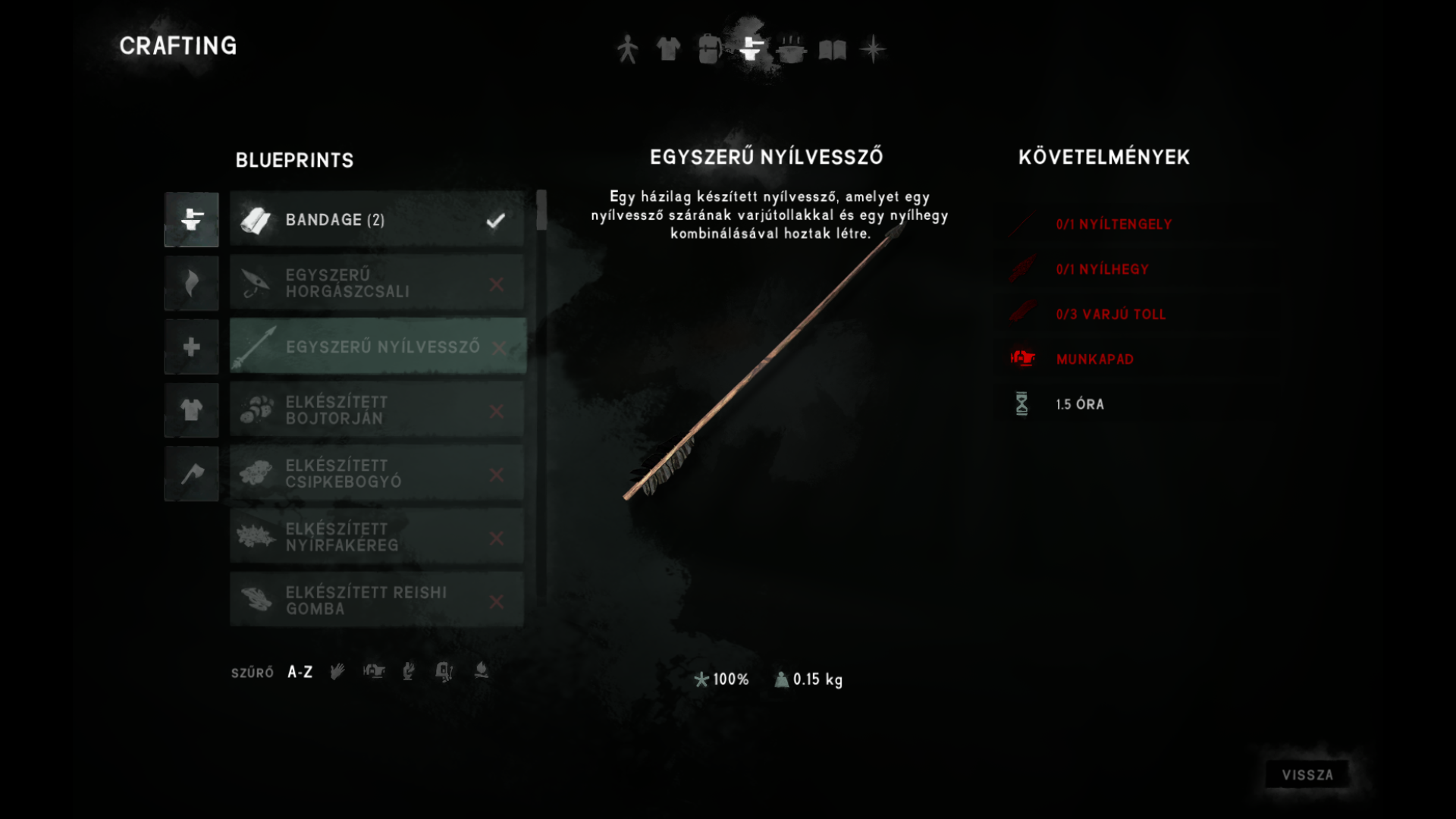Go back with the Vissza button

coord(1307,774)
